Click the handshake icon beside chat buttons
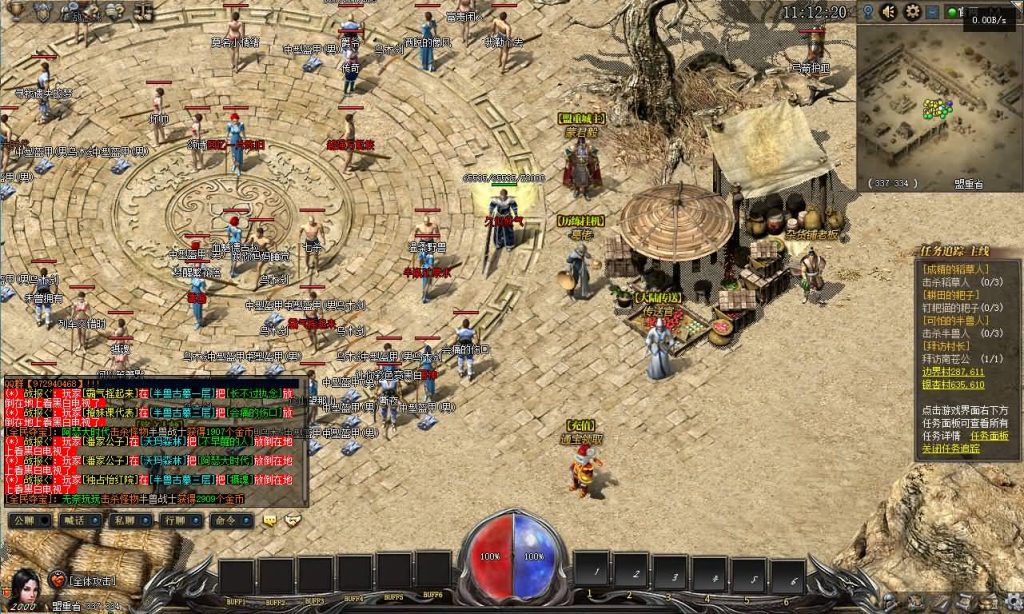The width and height of the screenshot is (1024, 614). [292, 520]
